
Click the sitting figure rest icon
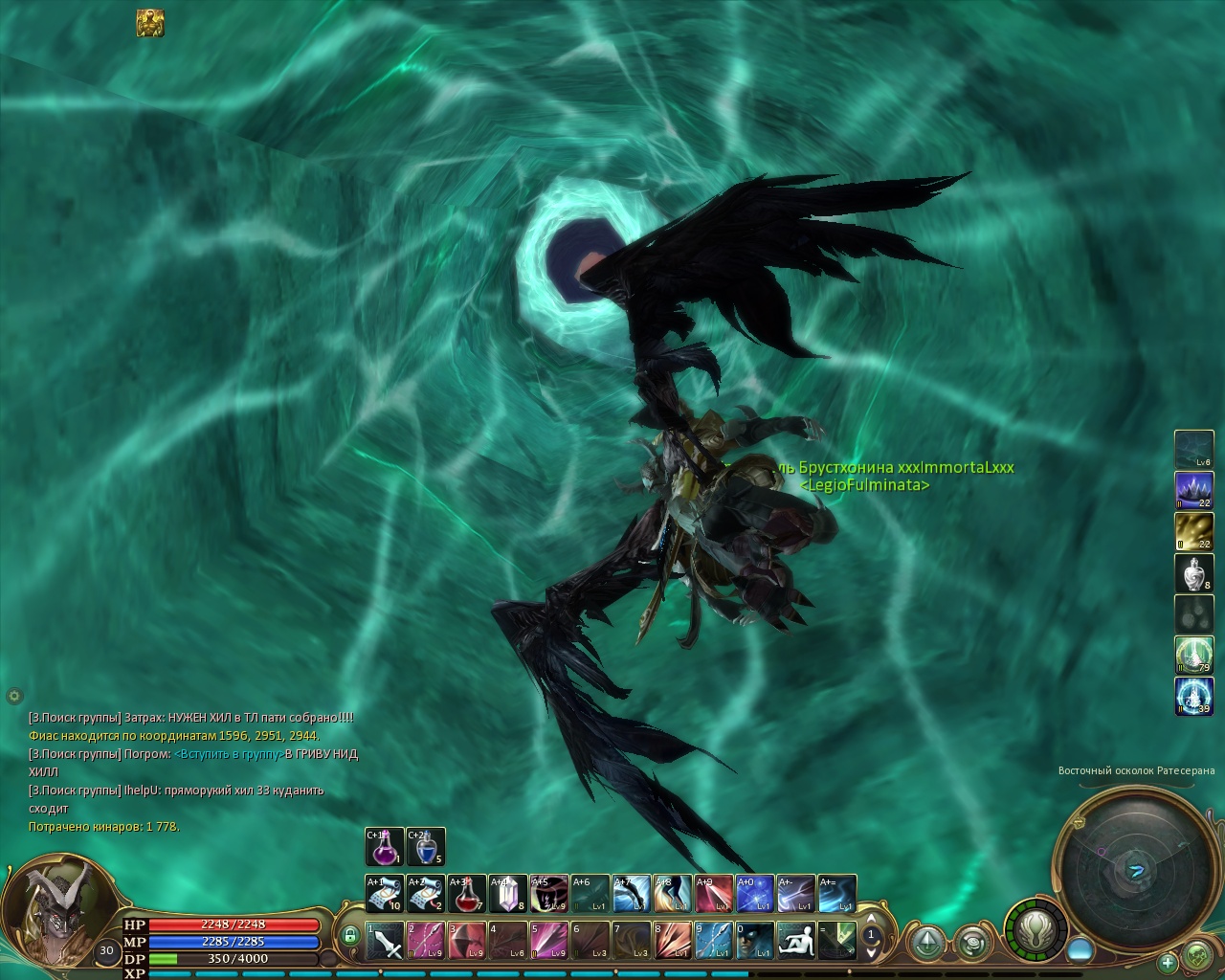tap(796, 940)
